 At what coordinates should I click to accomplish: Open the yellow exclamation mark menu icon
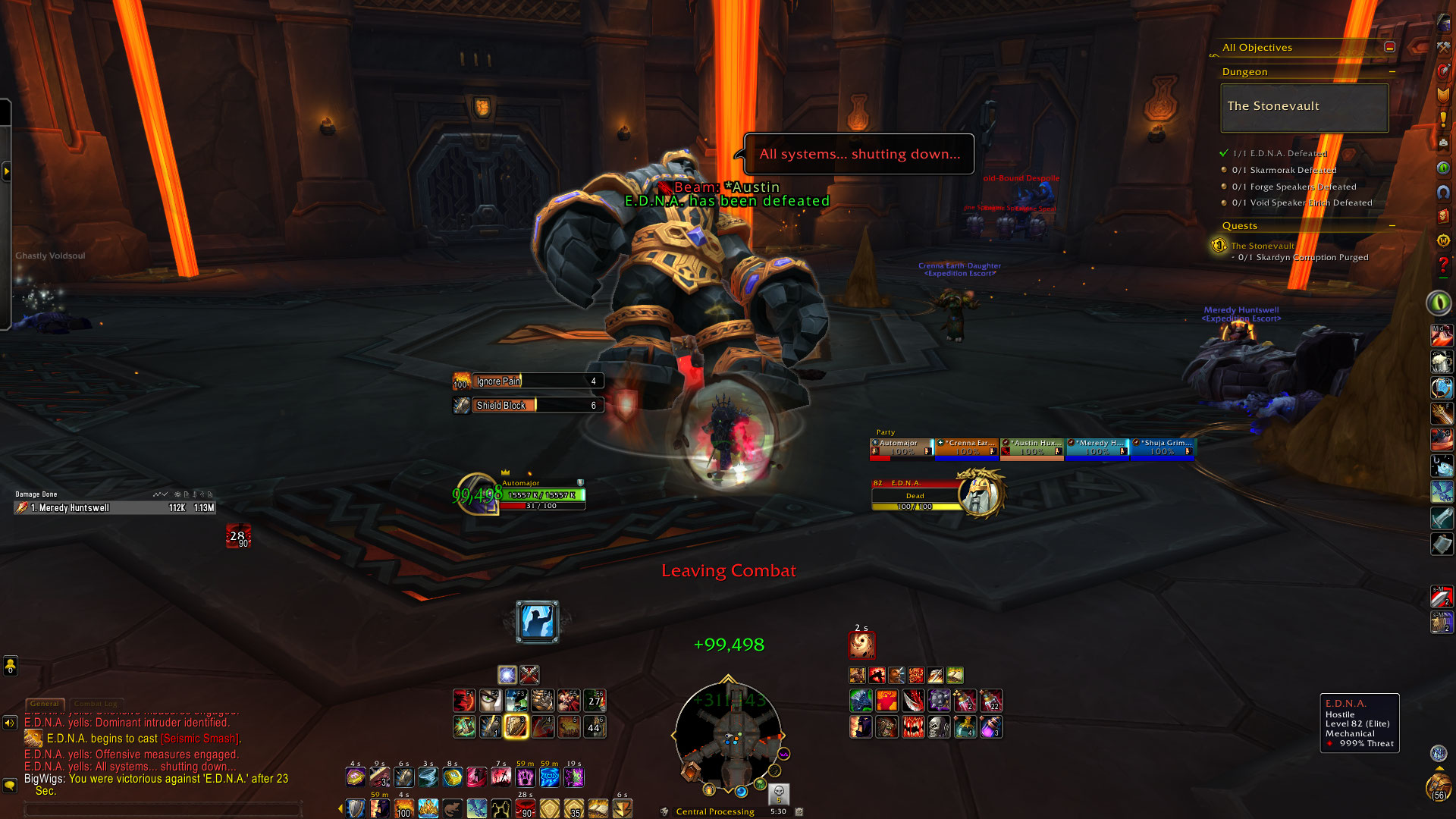click(1443, 120)
